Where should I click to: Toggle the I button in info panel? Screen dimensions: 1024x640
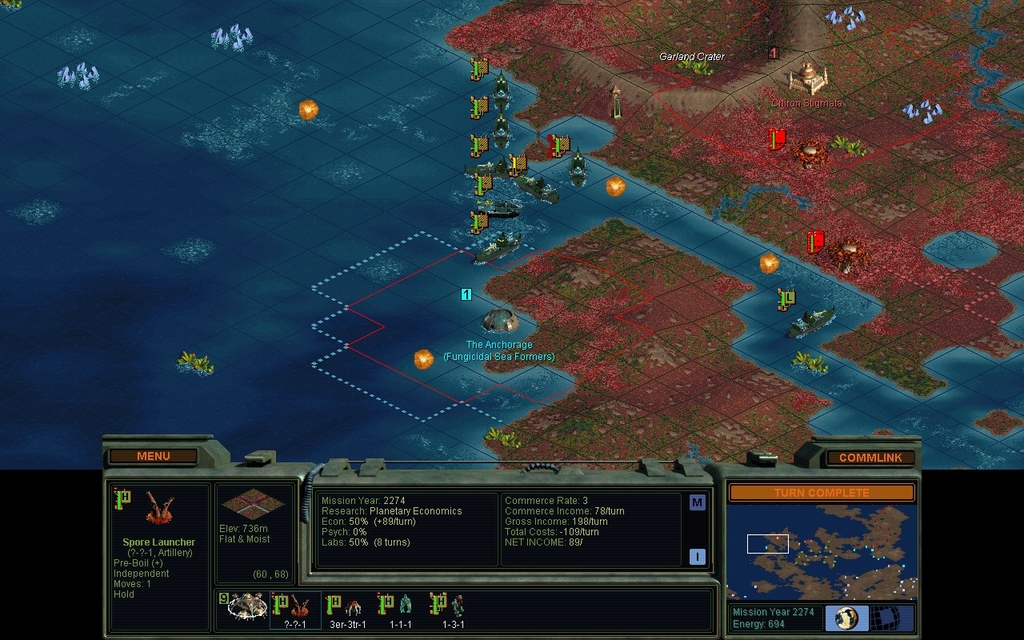click(697, 557)
